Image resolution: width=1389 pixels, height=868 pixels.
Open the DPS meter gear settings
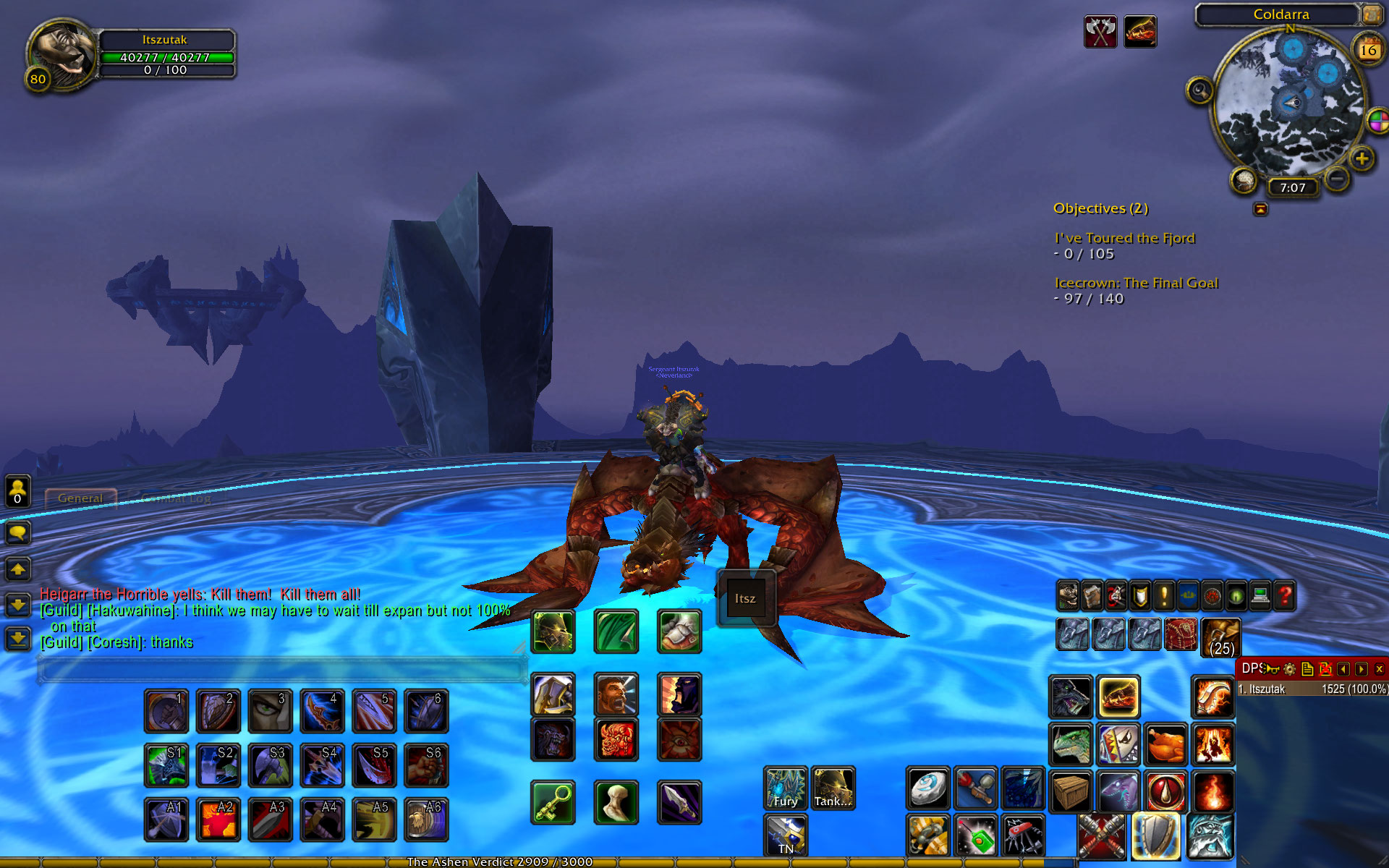[x=1289, y=669]
